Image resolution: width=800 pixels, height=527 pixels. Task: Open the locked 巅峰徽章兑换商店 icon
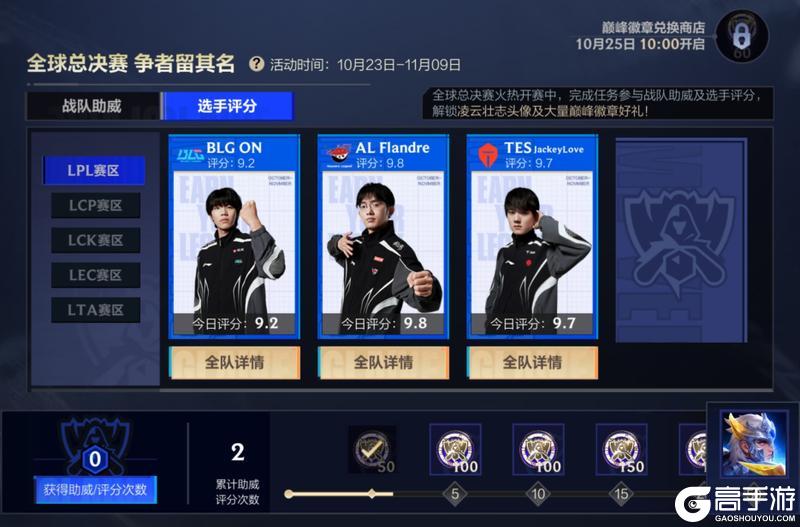point(742,37)
